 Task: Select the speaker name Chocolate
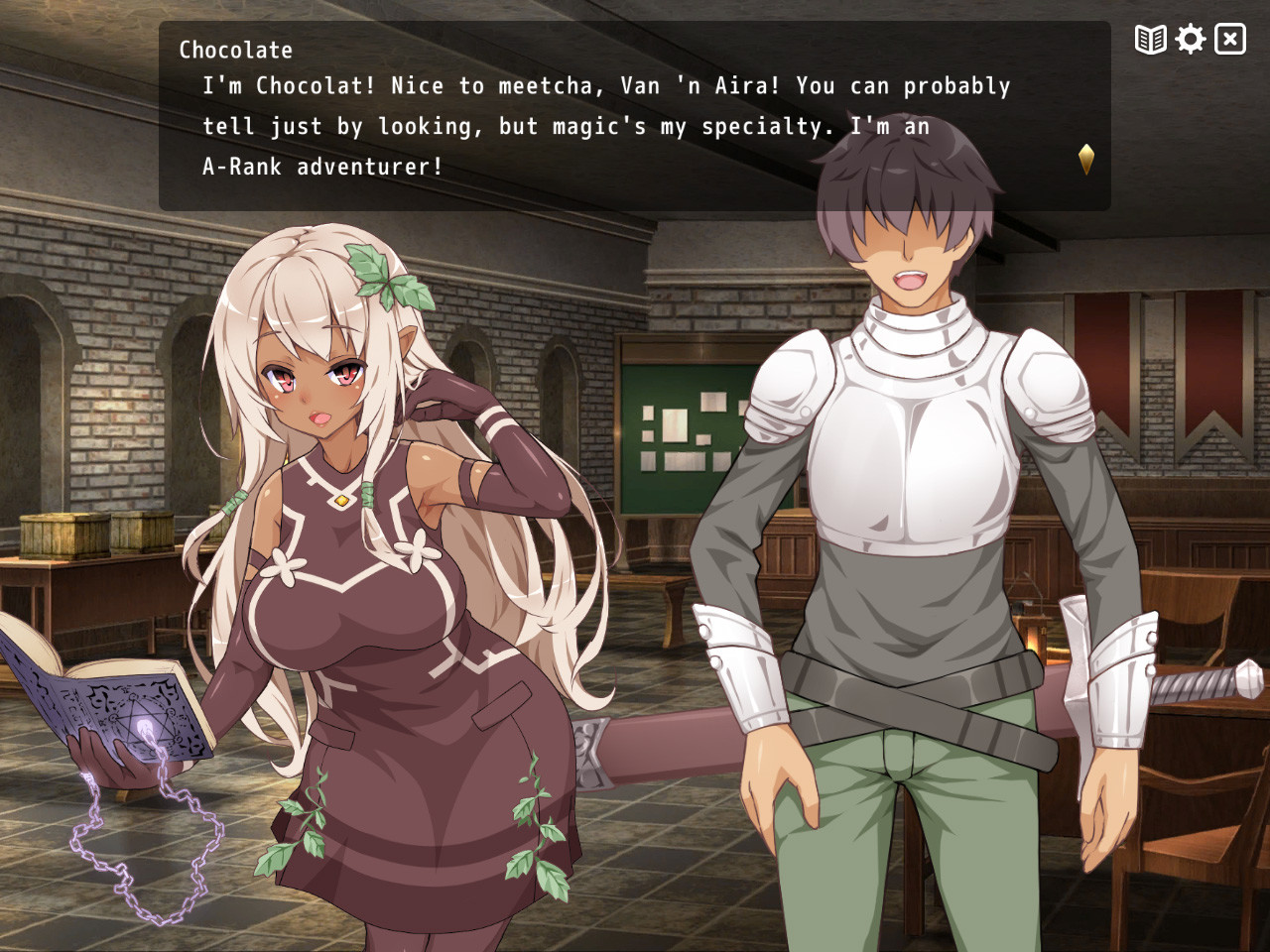(x=235, y=50)
